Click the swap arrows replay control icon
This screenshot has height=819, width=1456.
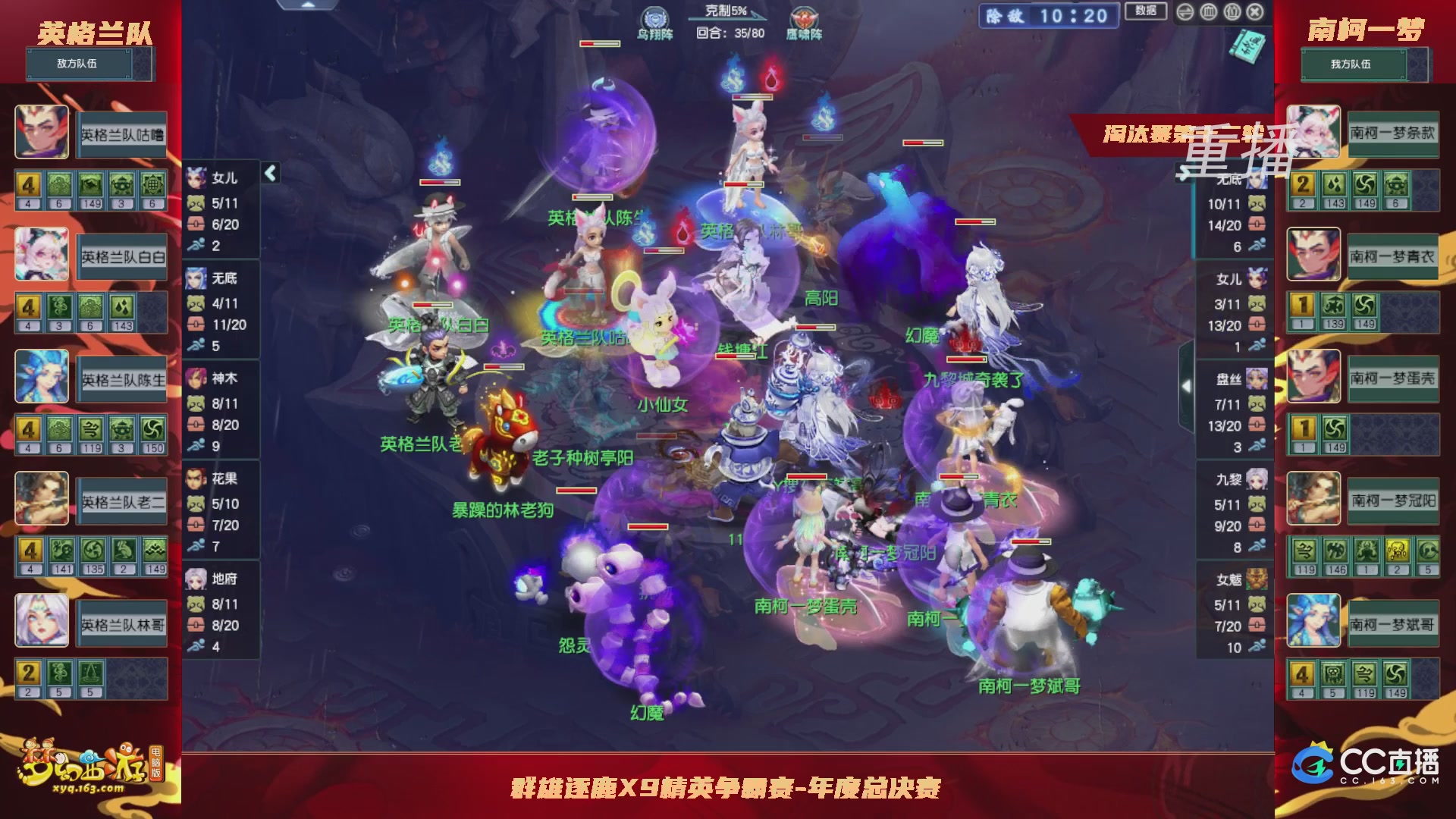tap(1185, 12)
